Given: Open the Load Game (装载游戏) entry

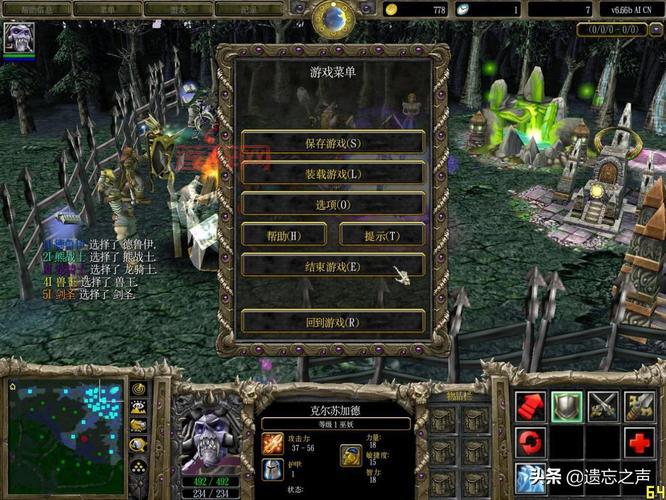Looking at the screenshot, I should click(333, 173).
